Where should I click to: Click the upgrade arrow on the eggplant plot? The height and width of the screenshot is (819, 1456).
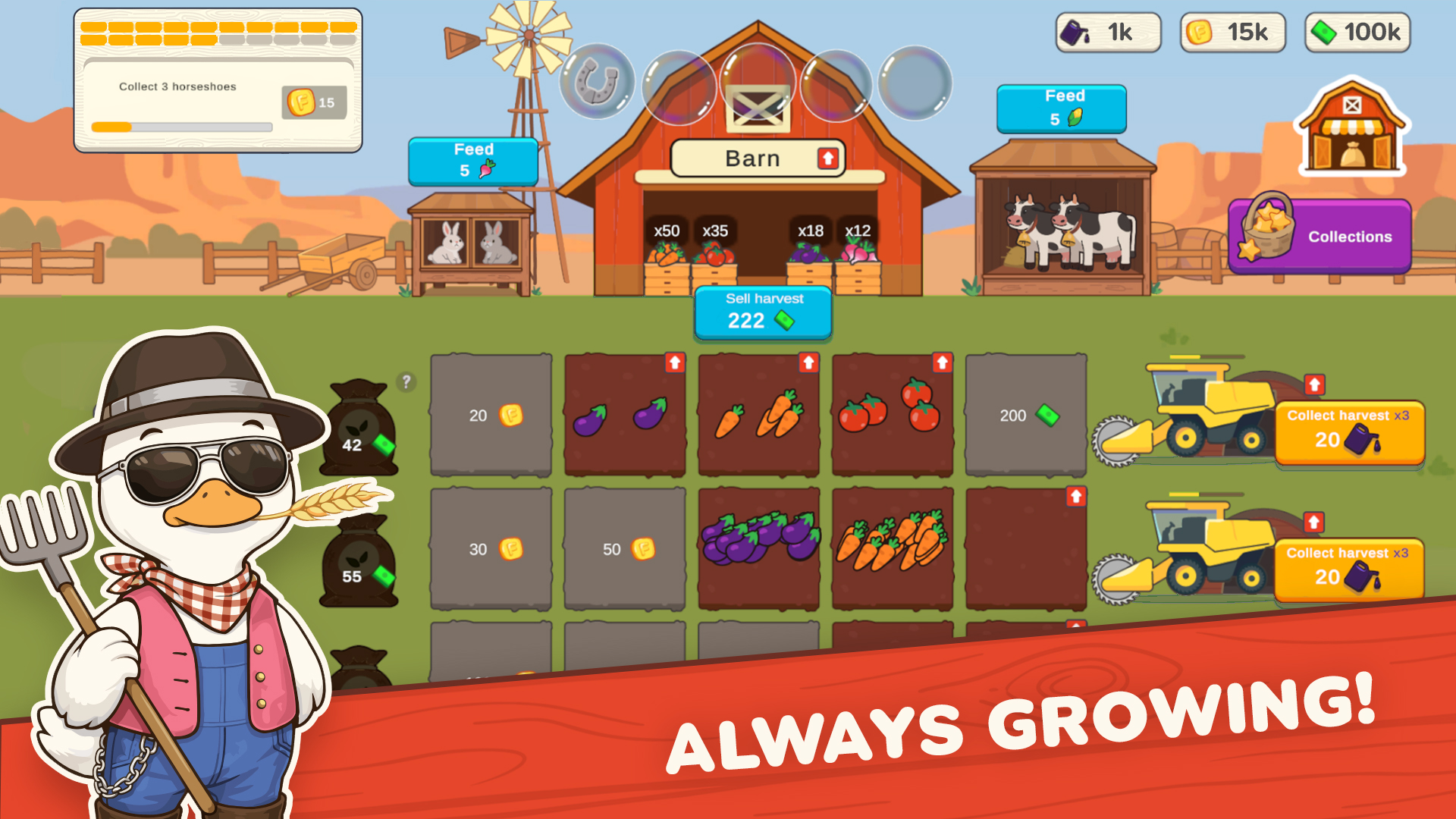(x=673, y=363)
